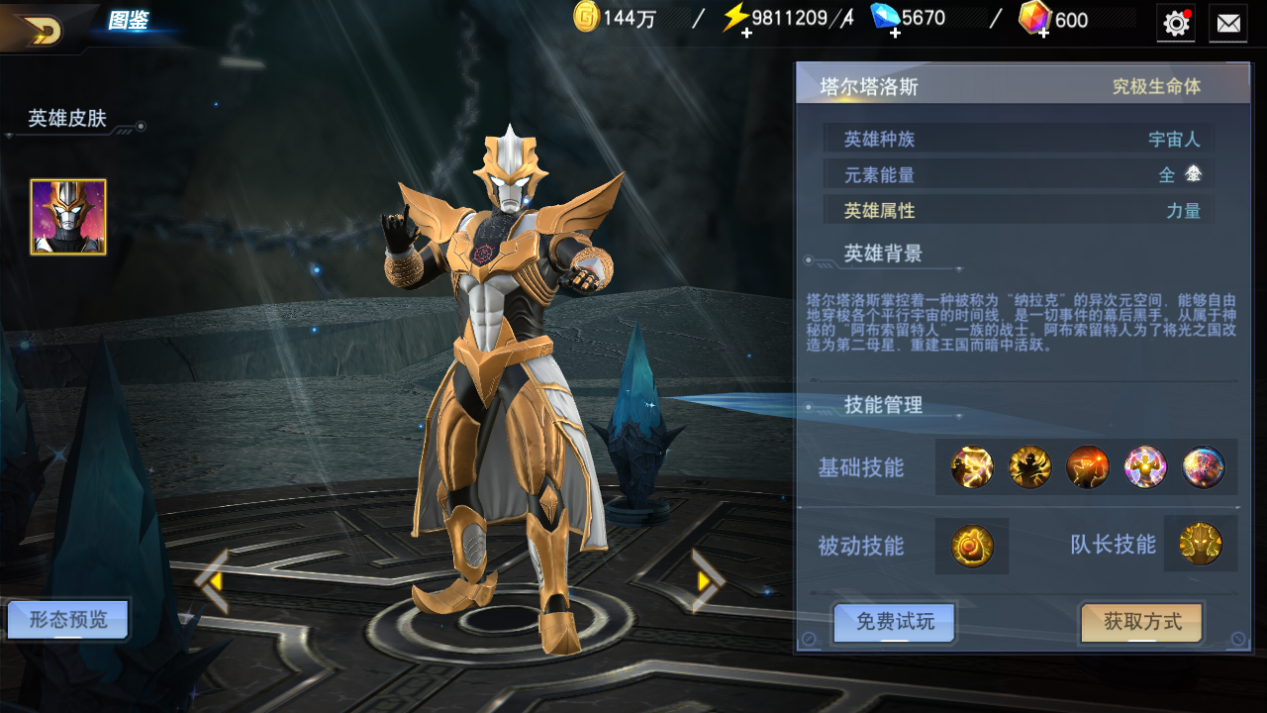Inspect the pink energy-sphere basic skill icon

tap(1145, 467)
